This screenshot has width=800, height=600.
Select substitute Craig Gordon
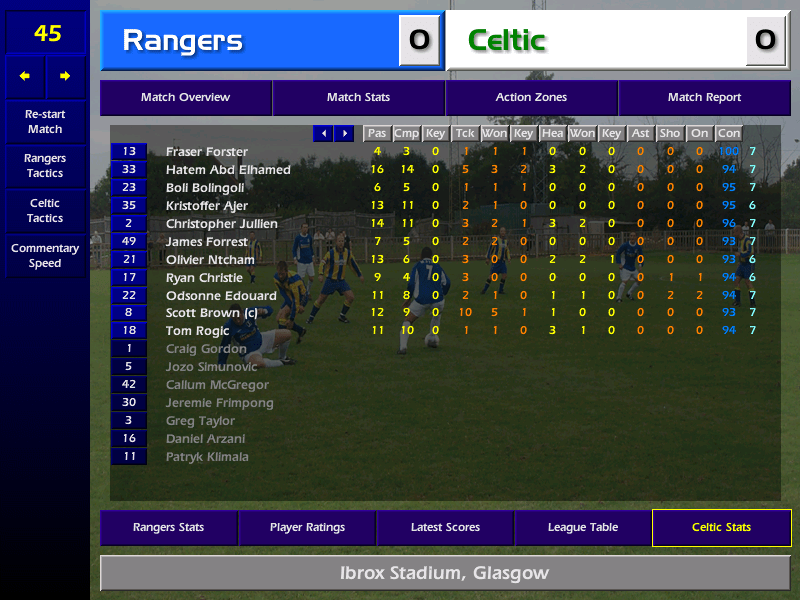coord(206,349)
